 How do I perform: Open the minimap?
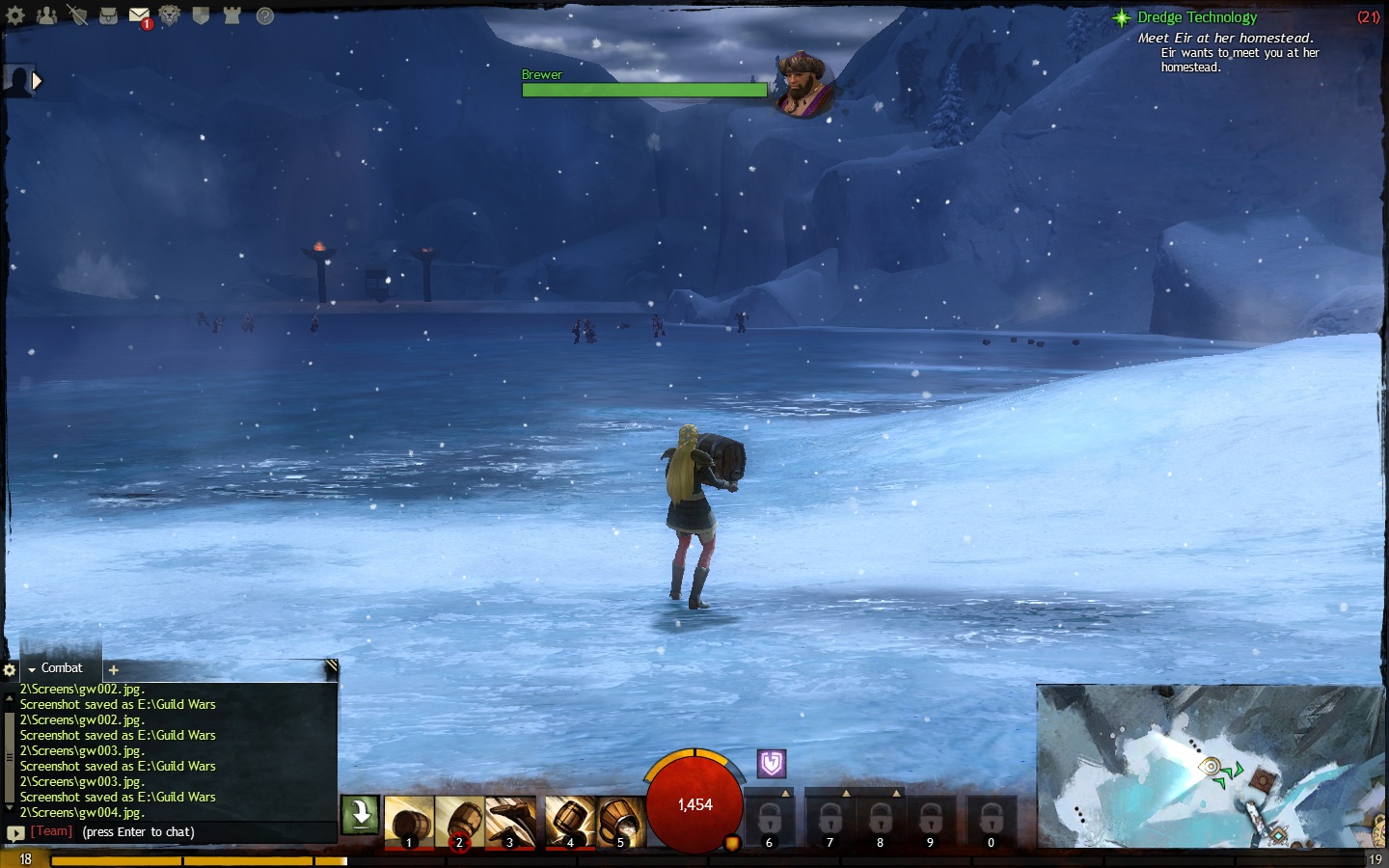point(1211,766)
